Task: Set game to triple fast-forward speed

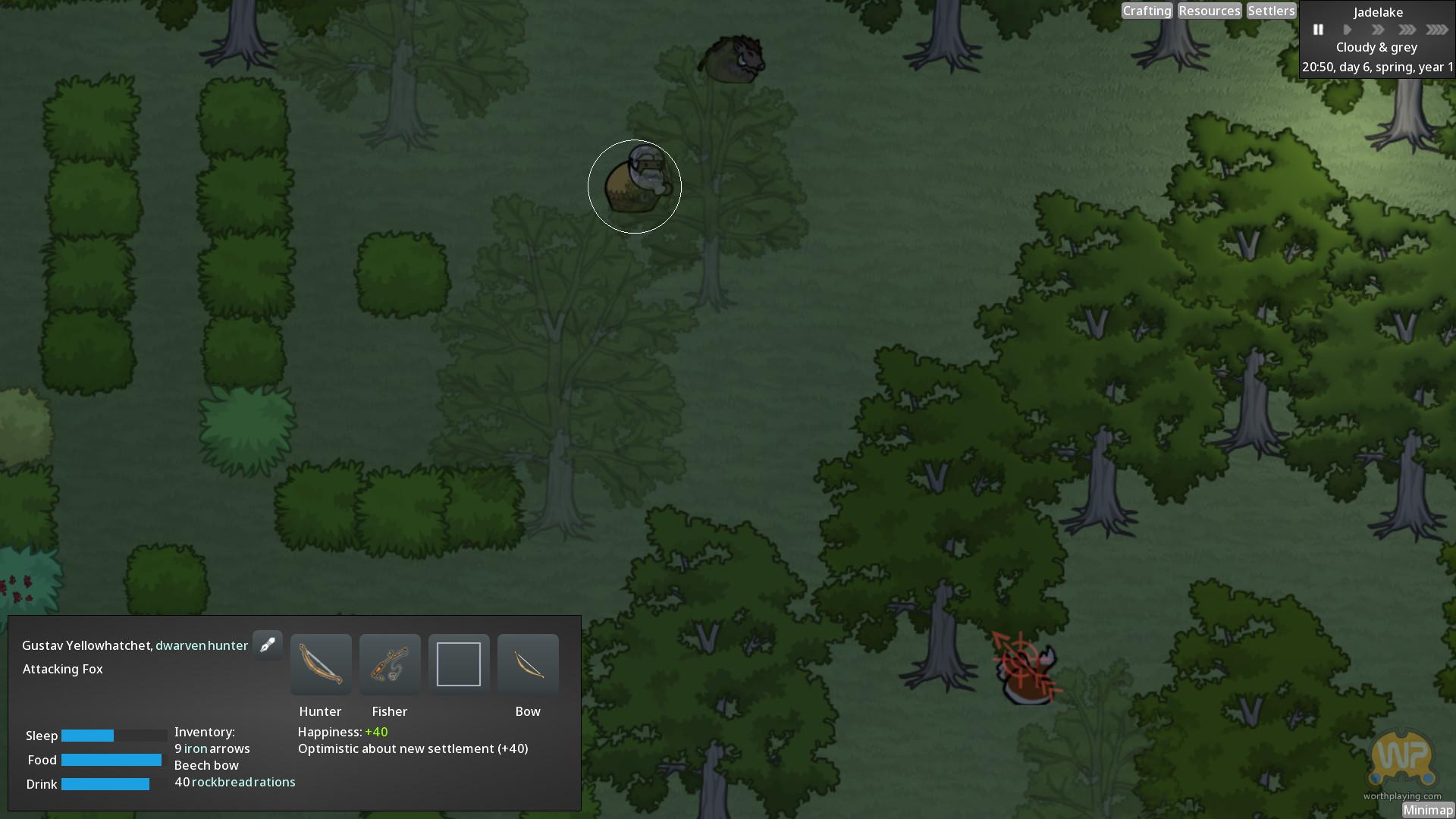Action: click(1407, 30)
